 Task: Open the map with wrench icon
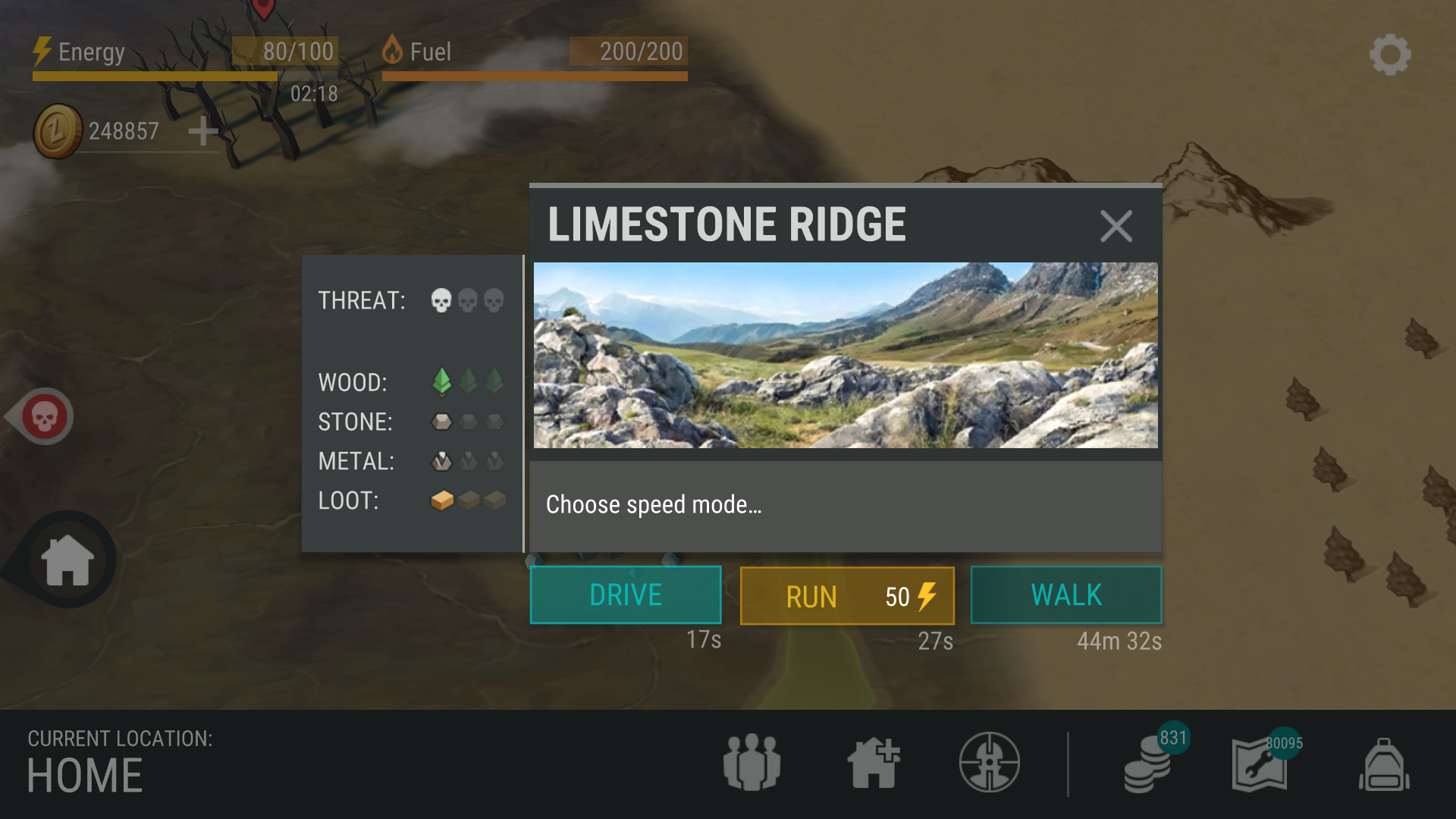coord(1260,764)
